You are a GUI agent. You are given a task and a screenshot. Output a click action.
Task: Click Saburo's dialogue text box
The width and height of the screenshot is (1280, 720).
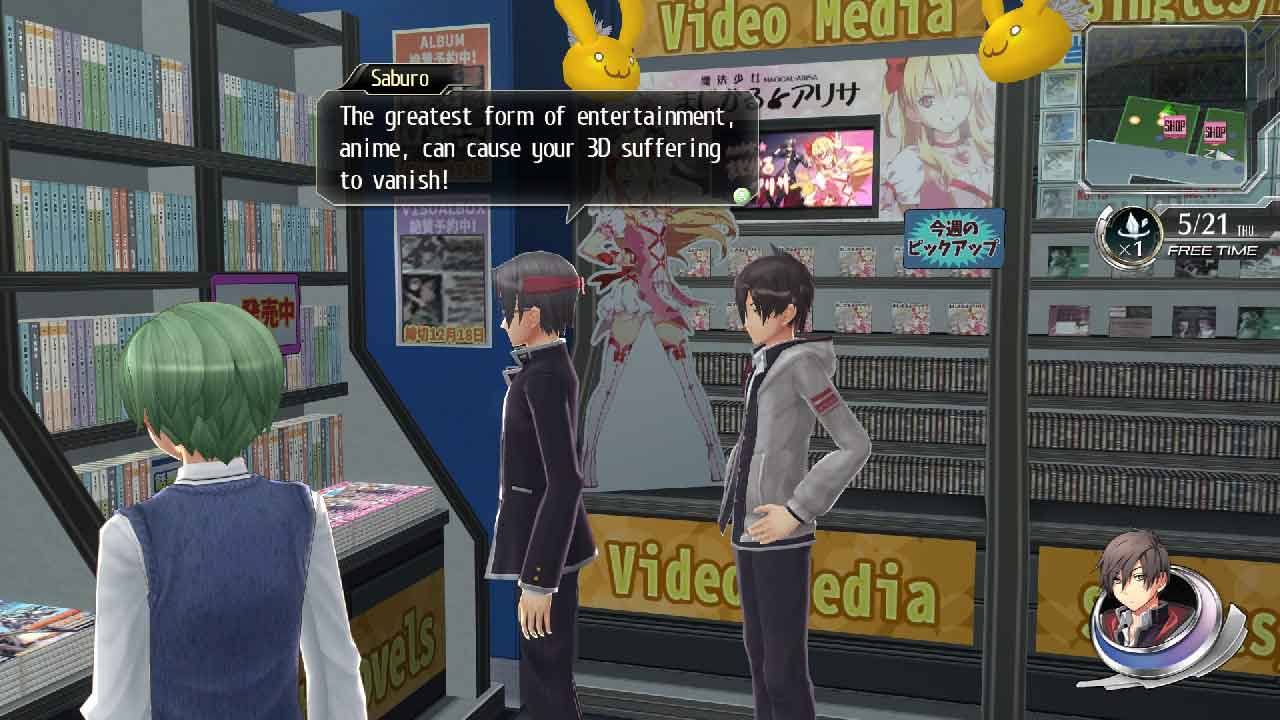537,148
